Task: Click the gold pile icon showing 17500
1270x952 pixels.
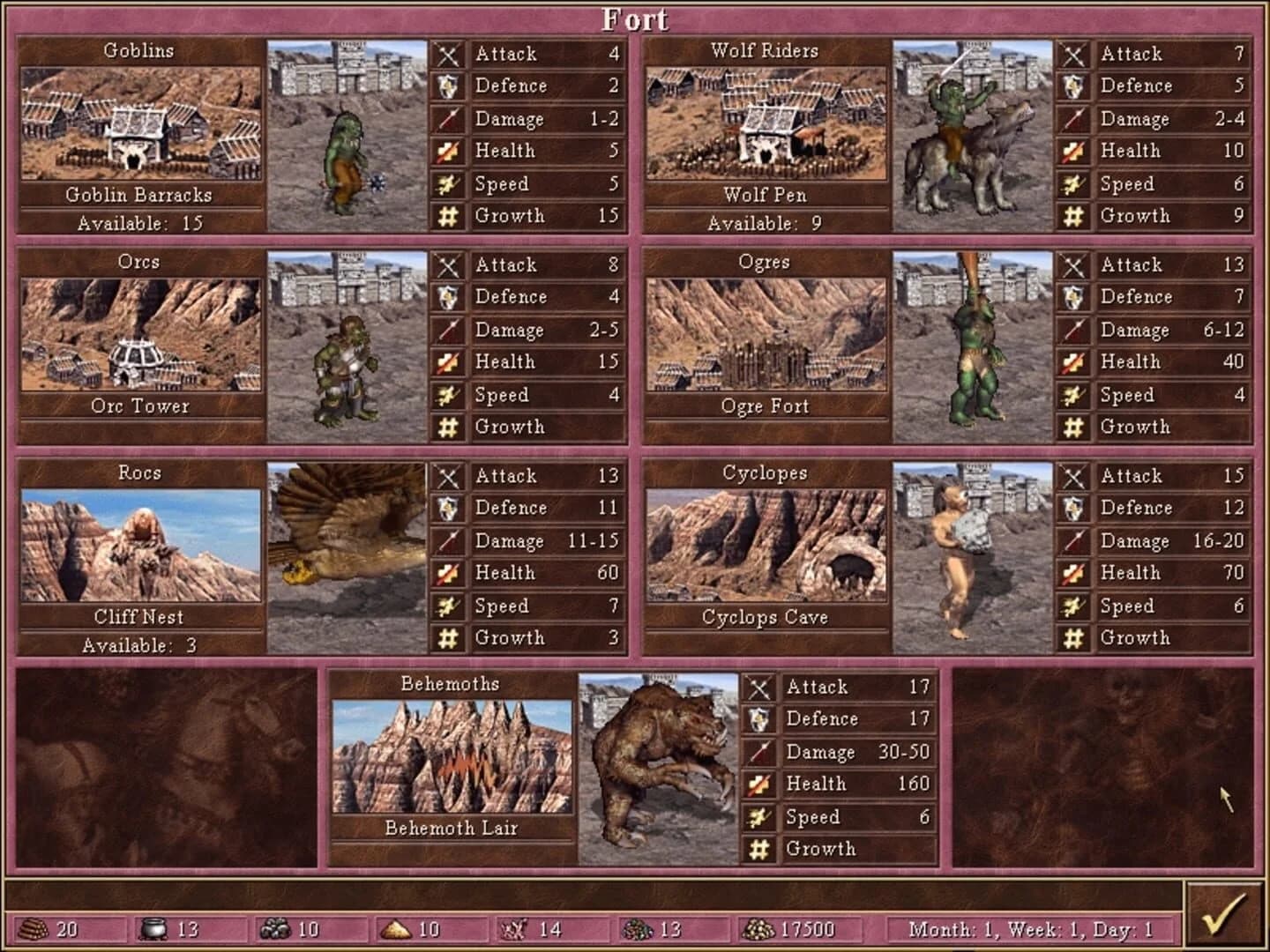Action: point(760,927)
